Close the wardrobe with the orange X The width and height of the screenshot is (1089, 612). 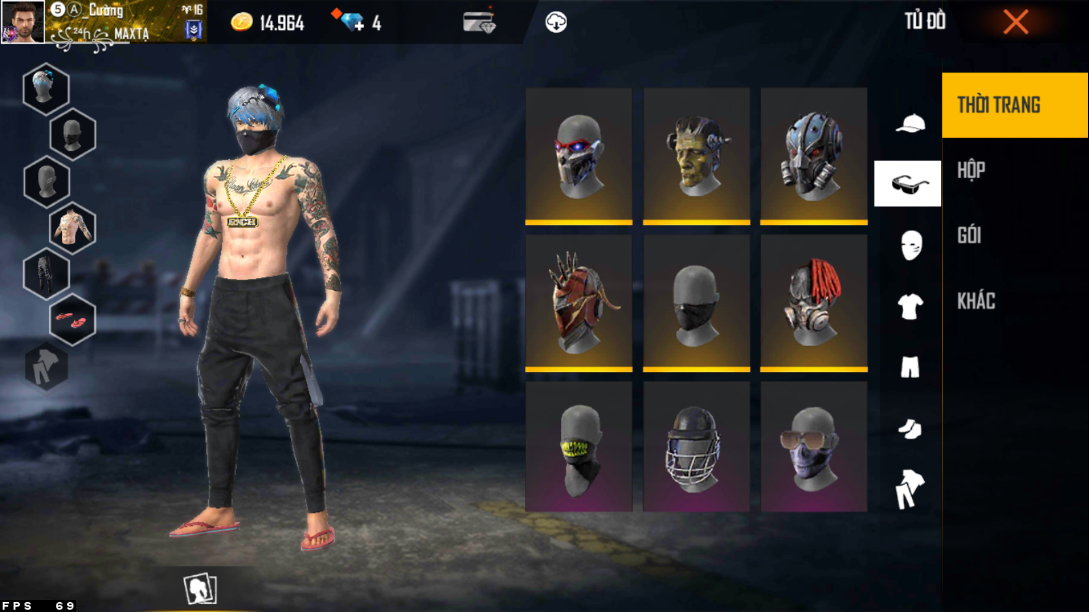pos(1015,22)
